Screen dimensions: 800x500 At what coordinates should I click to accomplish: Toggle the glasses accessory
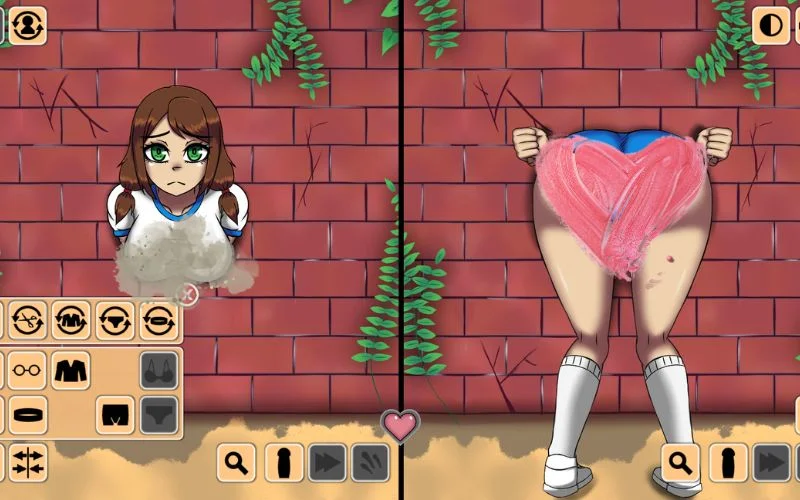point(28,370)
